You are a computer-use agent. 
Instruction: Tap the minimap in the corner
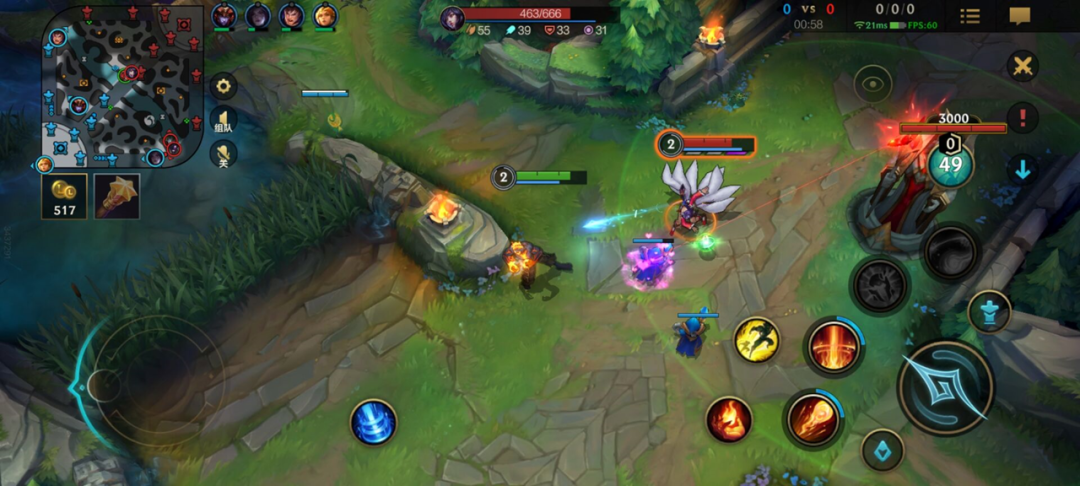[x=122, y=87]
